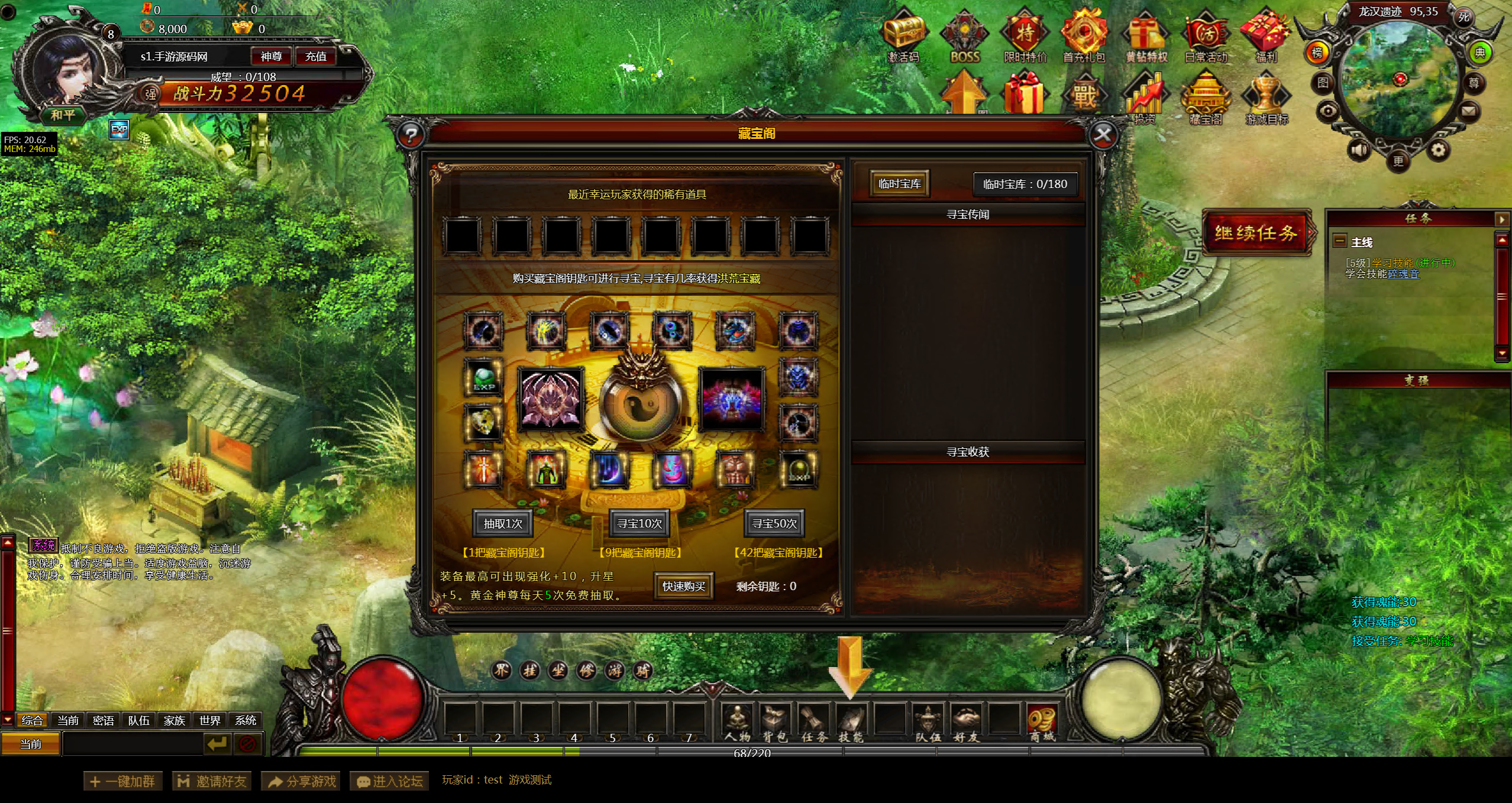Open 快速购买 quick purchase
The image size is (1512, 803).
(x=683, y=586)
